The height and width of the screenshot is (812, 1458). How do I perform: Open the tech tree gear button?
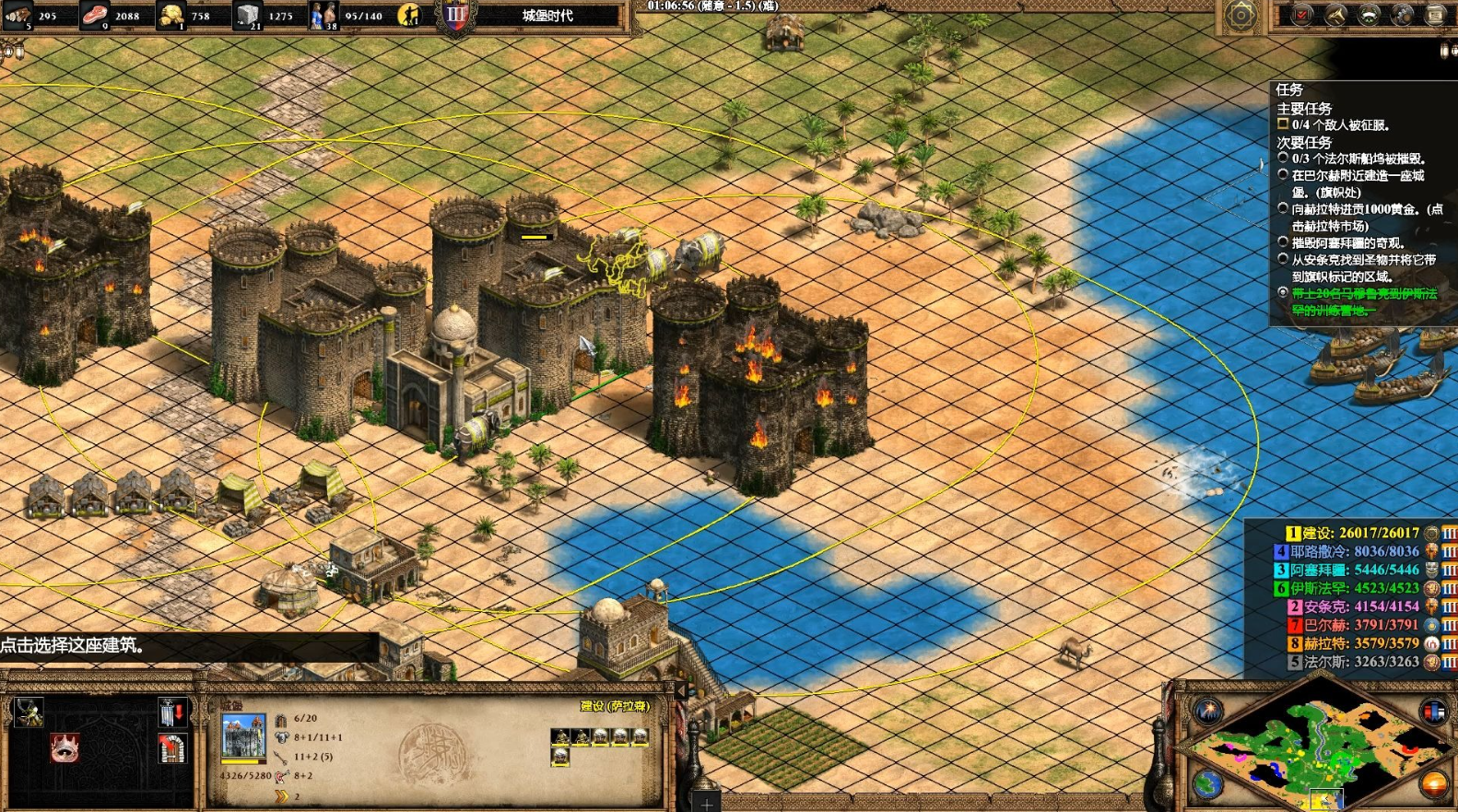coord(1402,15)
